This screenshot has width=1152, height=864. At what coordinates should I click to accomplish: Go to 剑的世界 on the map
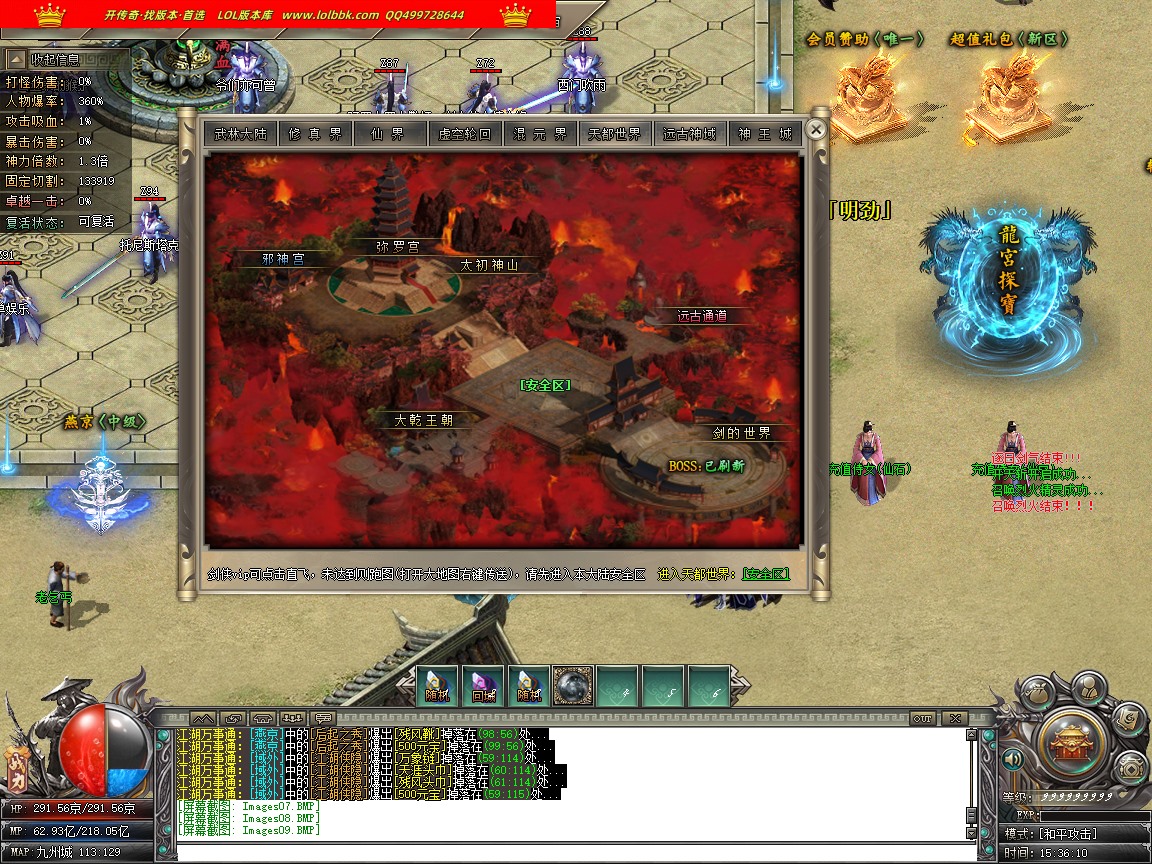(x=742, y=433)
